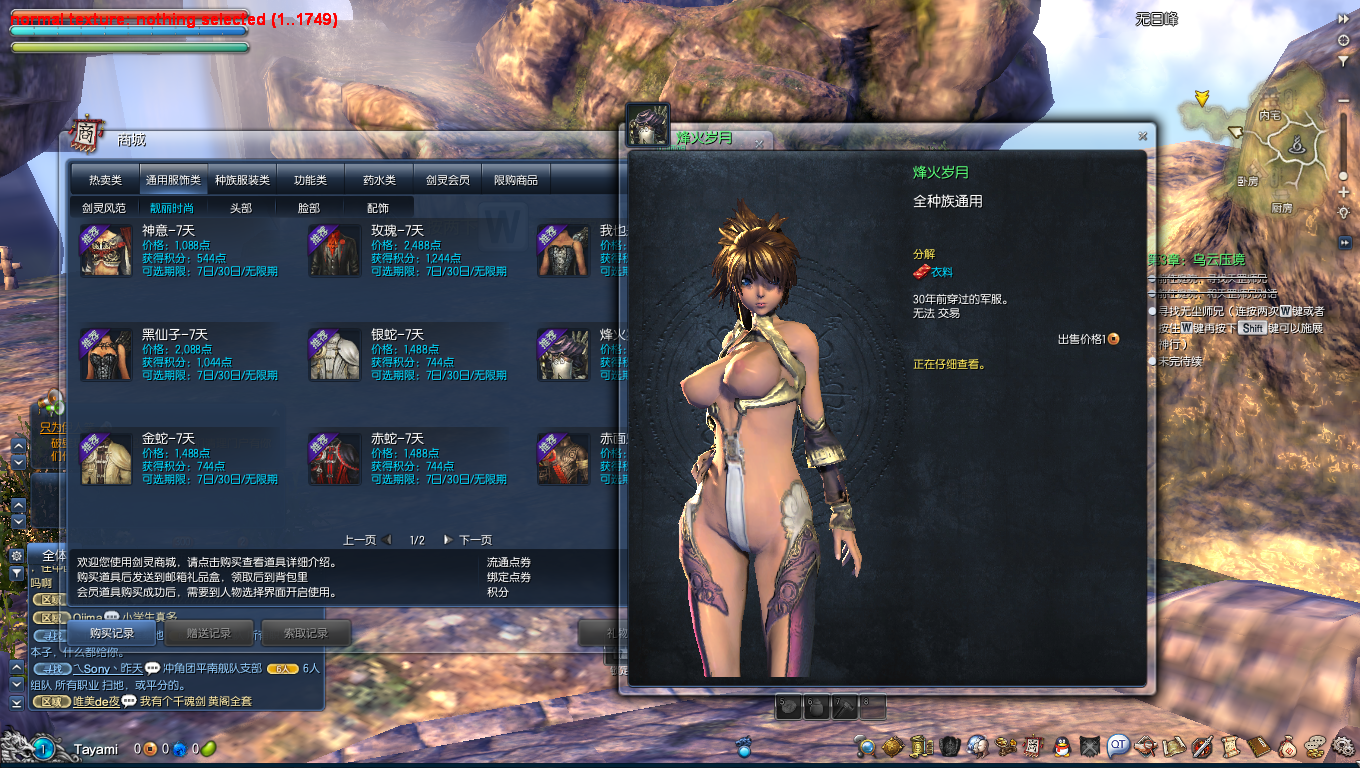Viewport: 1360px width, 768px height.
Task: Switch to the 药水类 tab
Action: pos(379,180)
